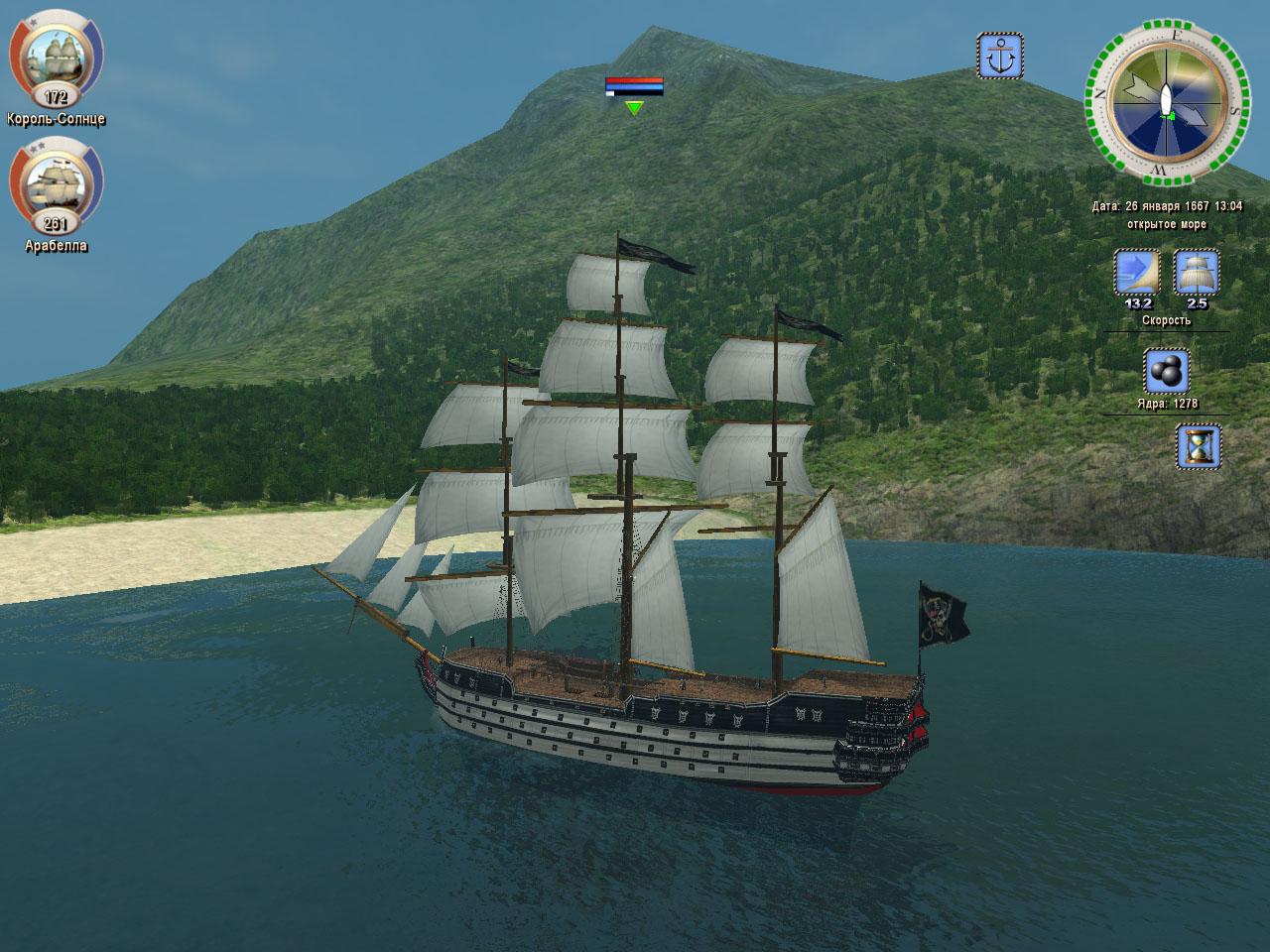Select the Арабелла ship portrait
This screenshot has width=1270, height=952.
(56, 184)
